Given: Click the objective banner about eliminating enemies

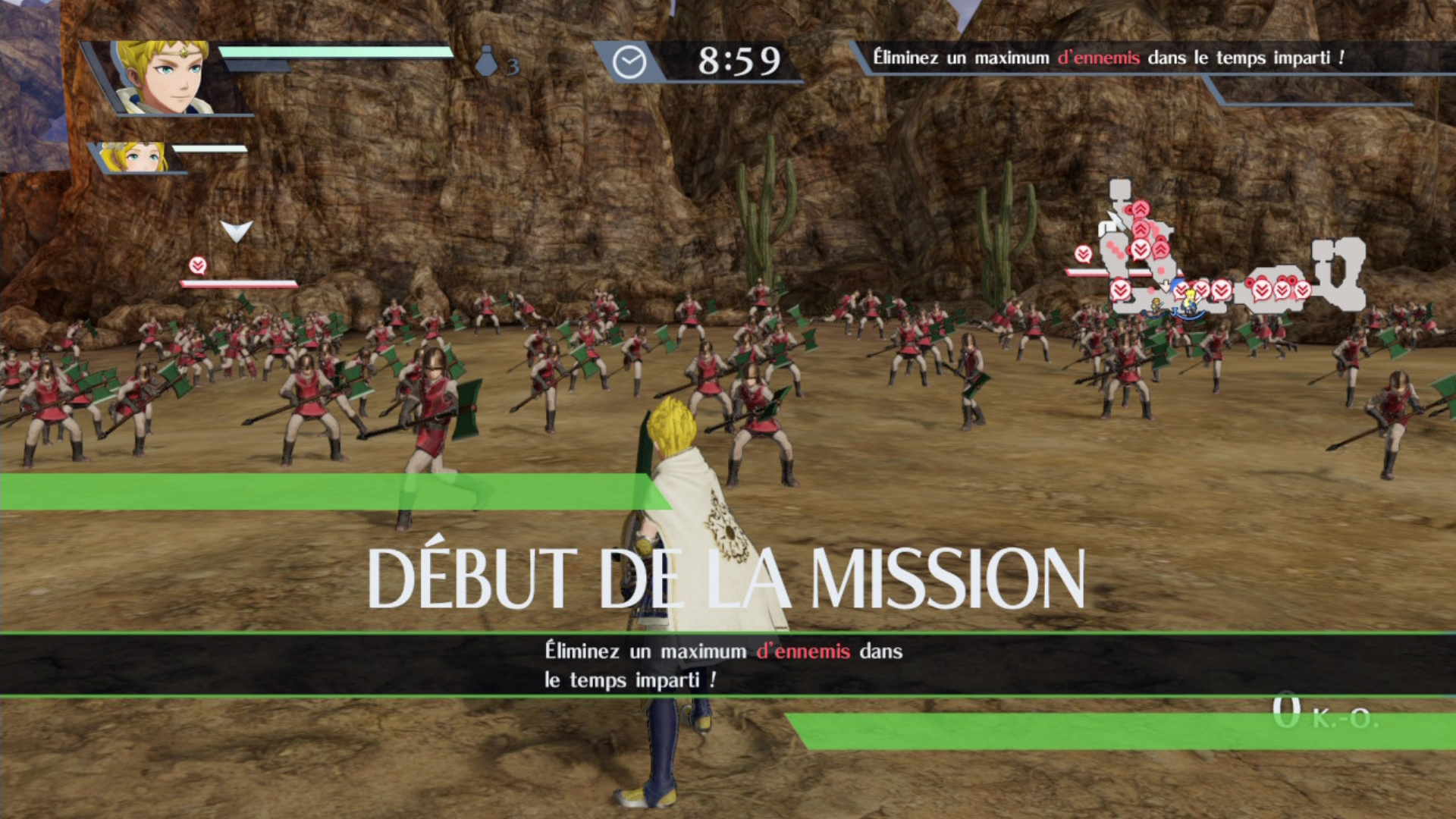Looking at the screenshot, I should [1107, 58].
